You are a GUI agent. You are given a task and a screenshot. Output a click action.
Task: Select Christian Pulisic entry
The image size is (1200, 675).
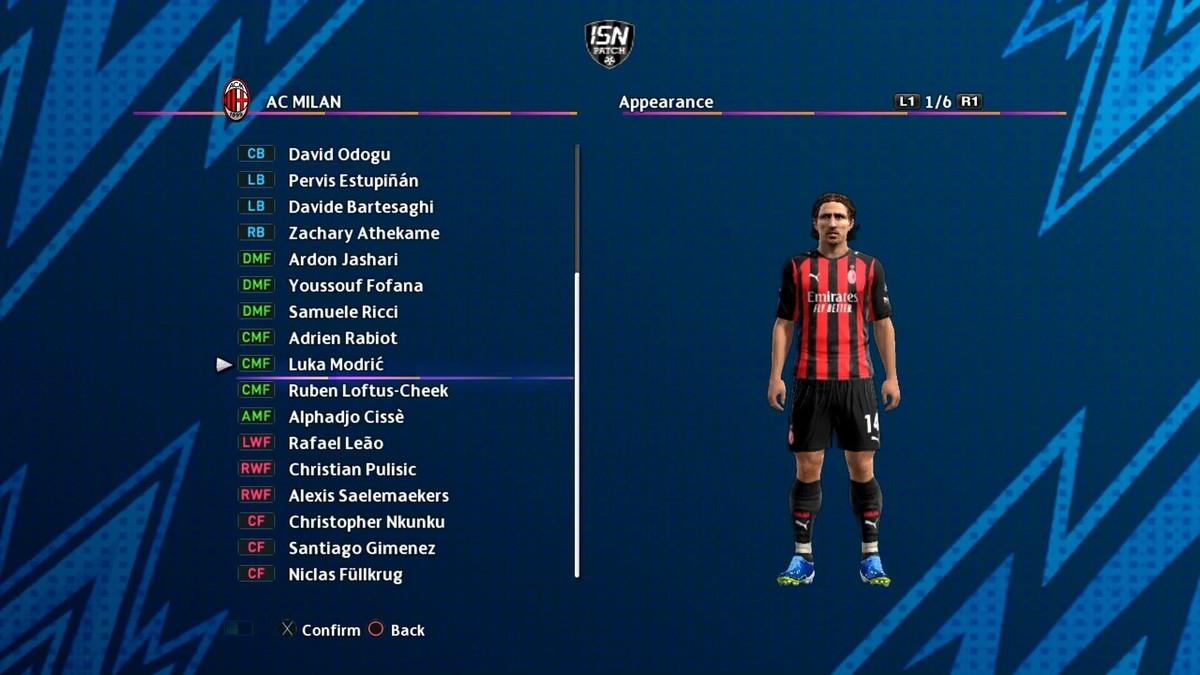[352, 469]
